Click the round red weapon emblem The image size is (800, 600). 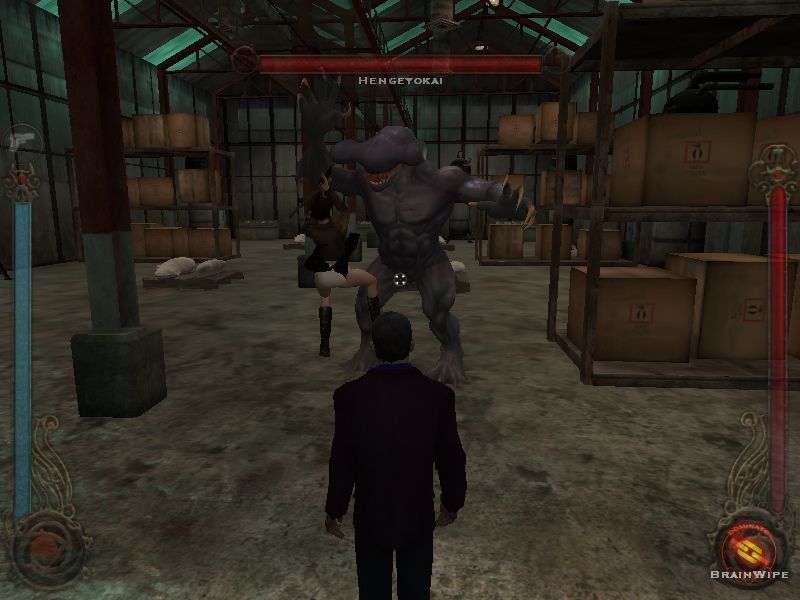[x=44, y=545]
